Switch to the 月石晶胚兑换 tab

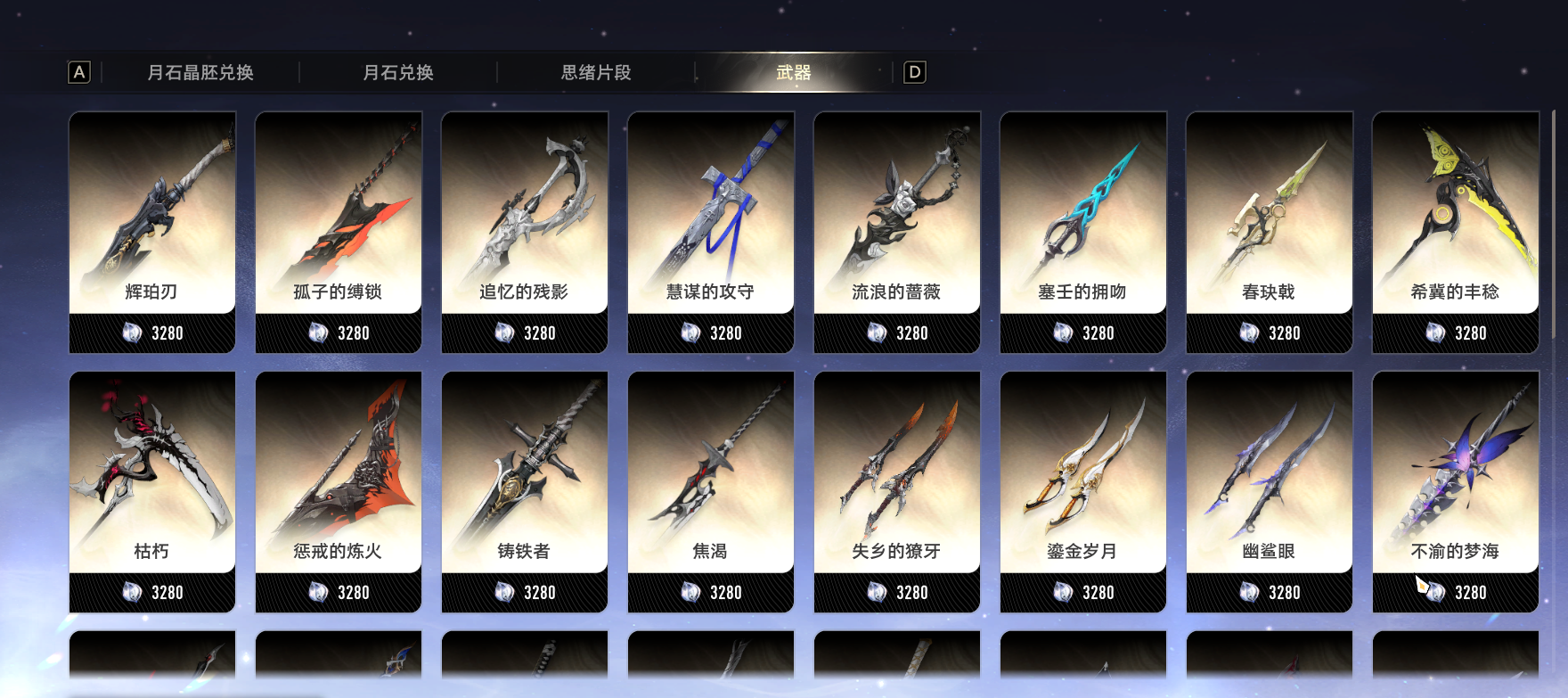200,72
